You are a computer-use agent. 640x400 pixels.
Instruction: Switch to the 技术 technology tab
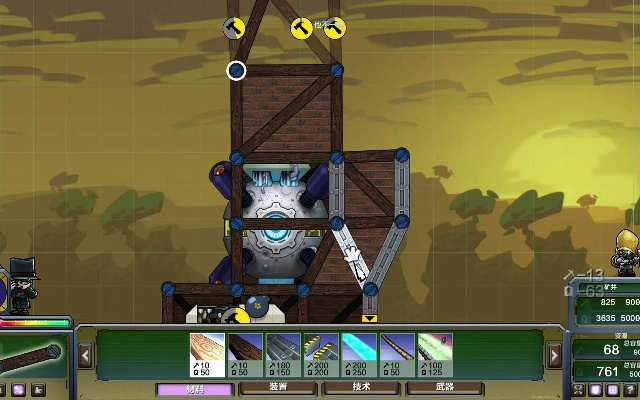click(361, 388)
